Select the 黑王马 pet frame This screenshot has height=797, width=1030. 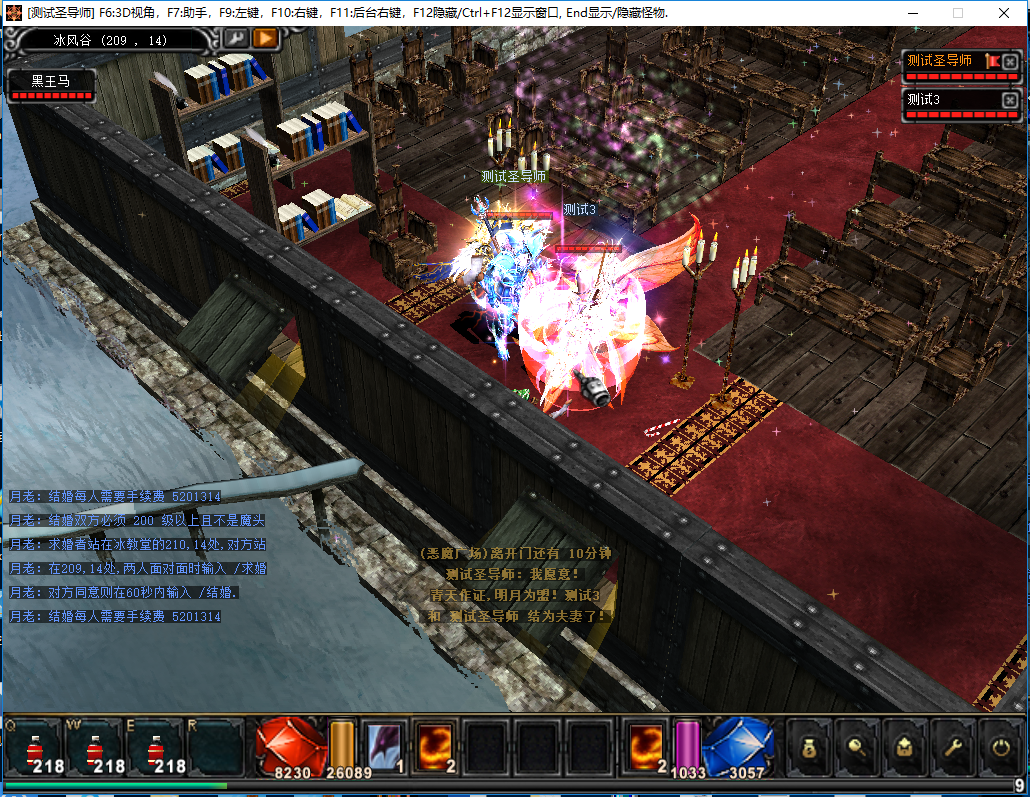point(51,83)
